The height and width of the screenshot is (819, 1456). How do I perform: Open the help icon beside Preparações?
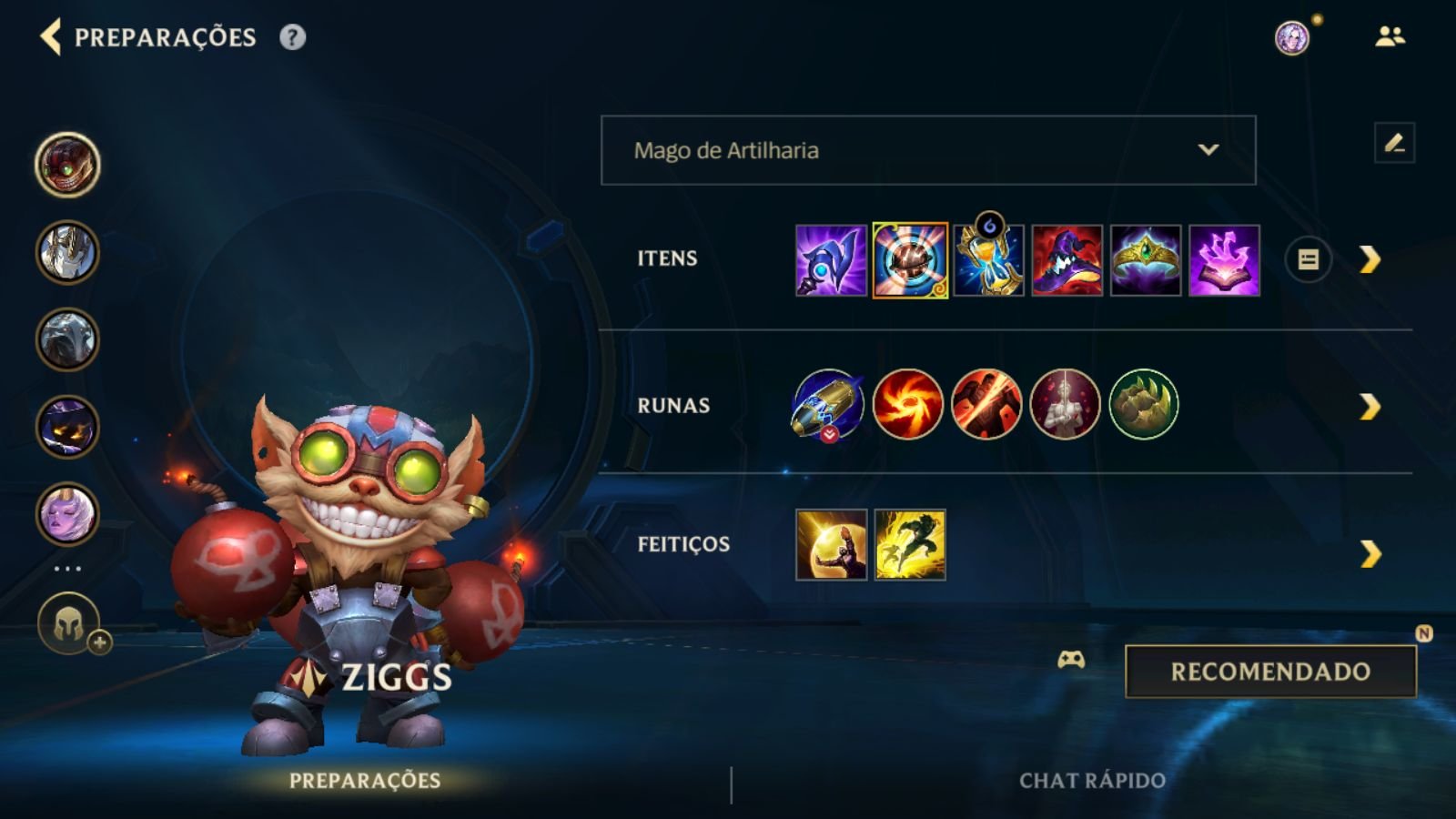pos(290,38)
